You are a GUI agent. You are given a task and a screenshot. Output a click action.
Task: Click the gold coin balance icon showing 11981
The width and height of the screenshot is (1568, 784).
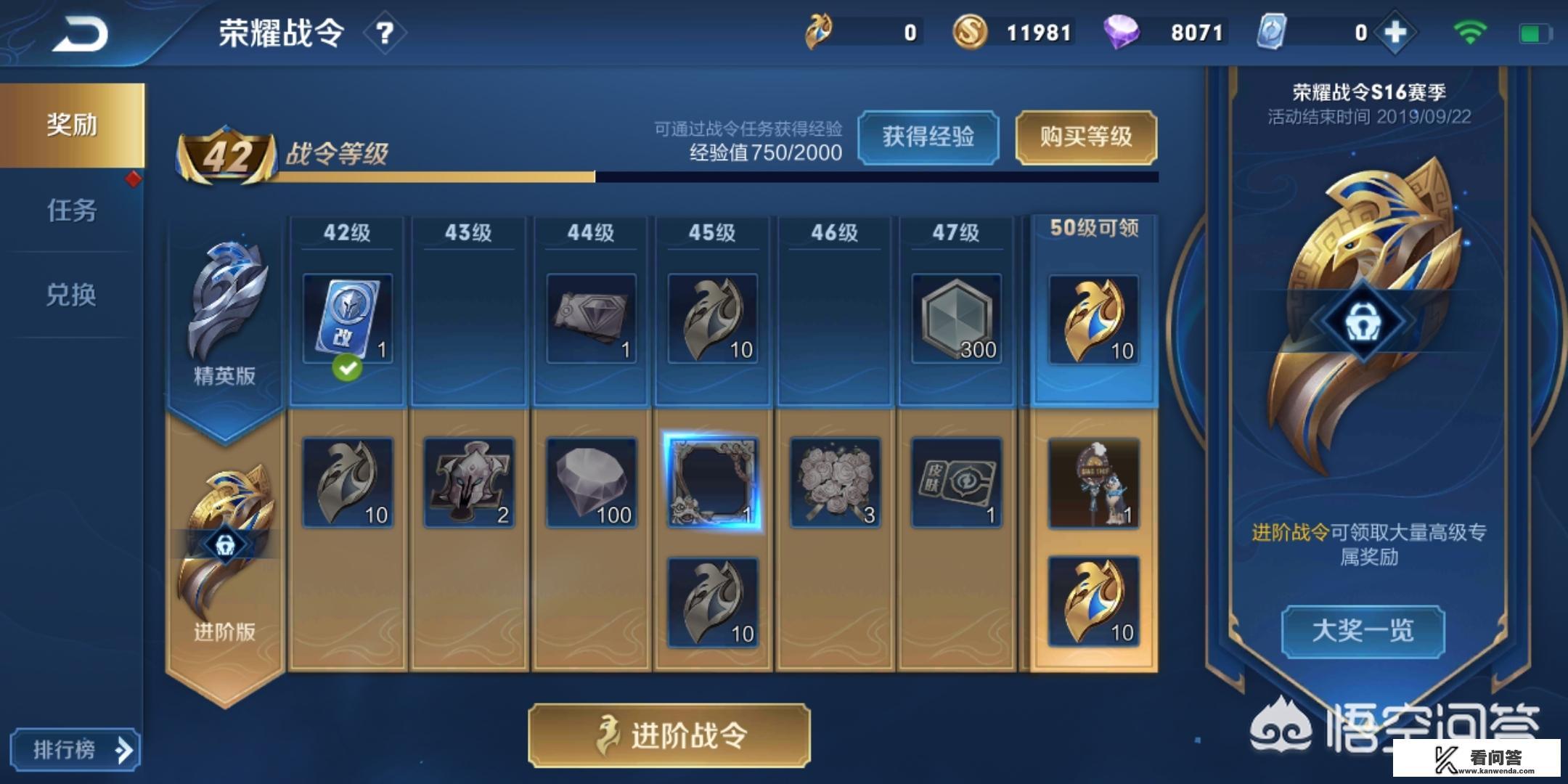[x=971, y=32]
